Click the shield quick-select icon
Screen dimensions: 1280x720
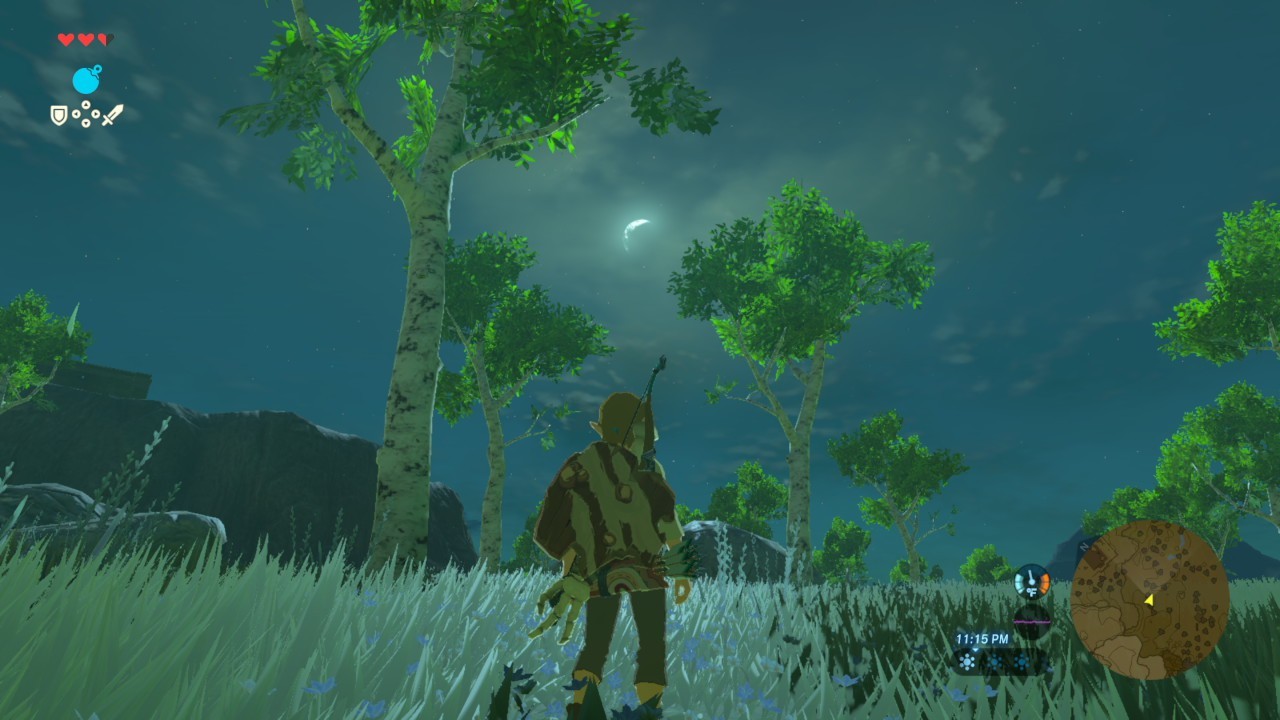point(59,115)
